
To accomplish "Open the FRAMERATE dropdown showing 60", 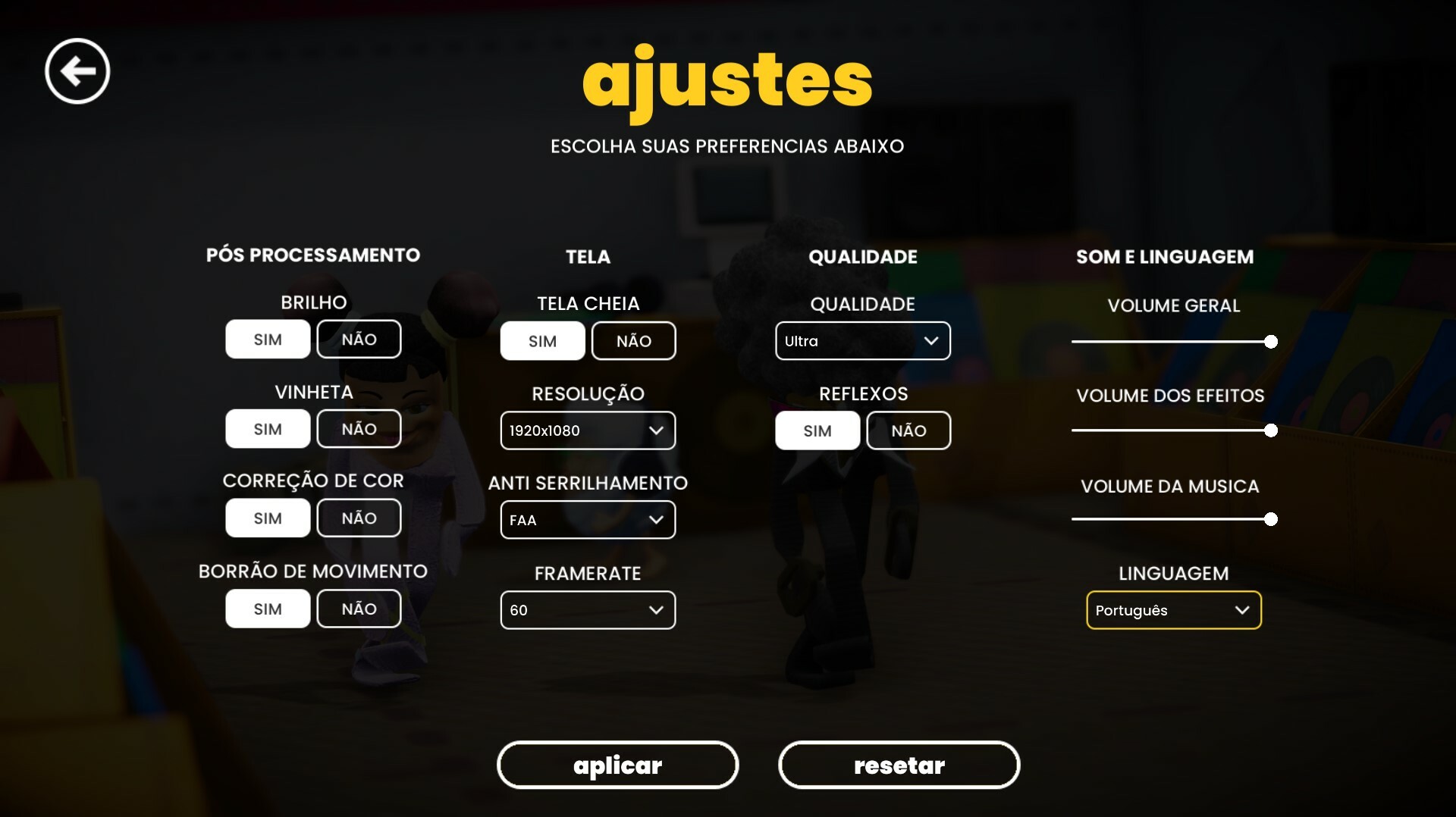I will click(x=588, y=609).
